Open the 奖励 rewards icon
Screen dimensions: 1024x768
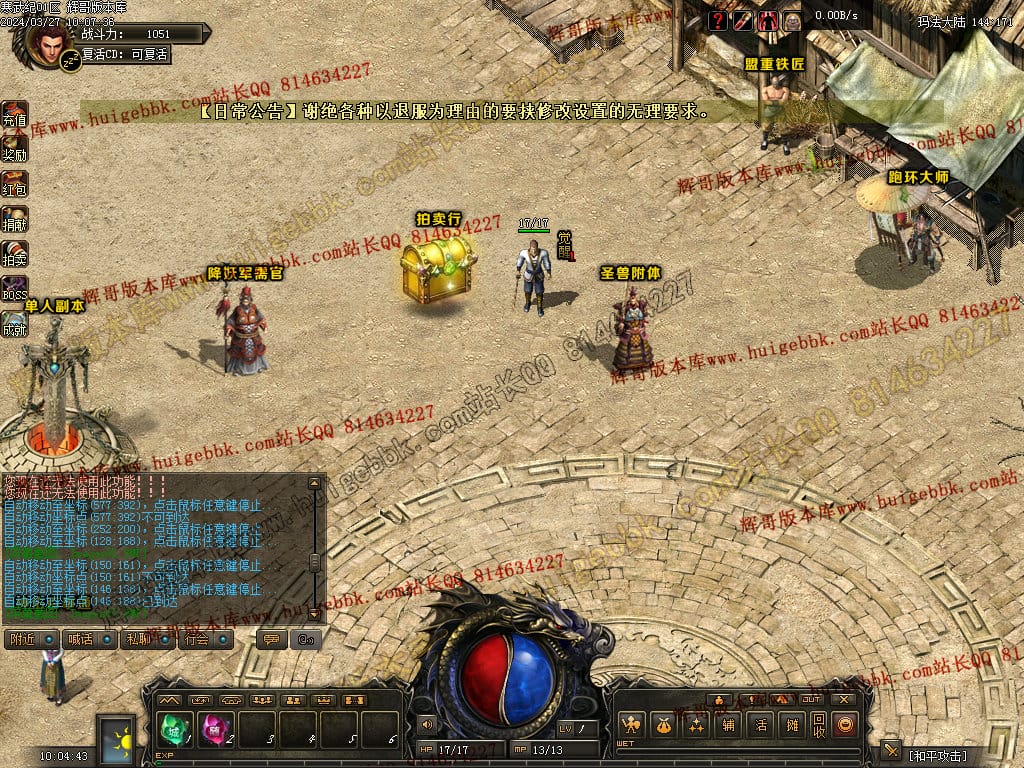(x=14, y=148)
